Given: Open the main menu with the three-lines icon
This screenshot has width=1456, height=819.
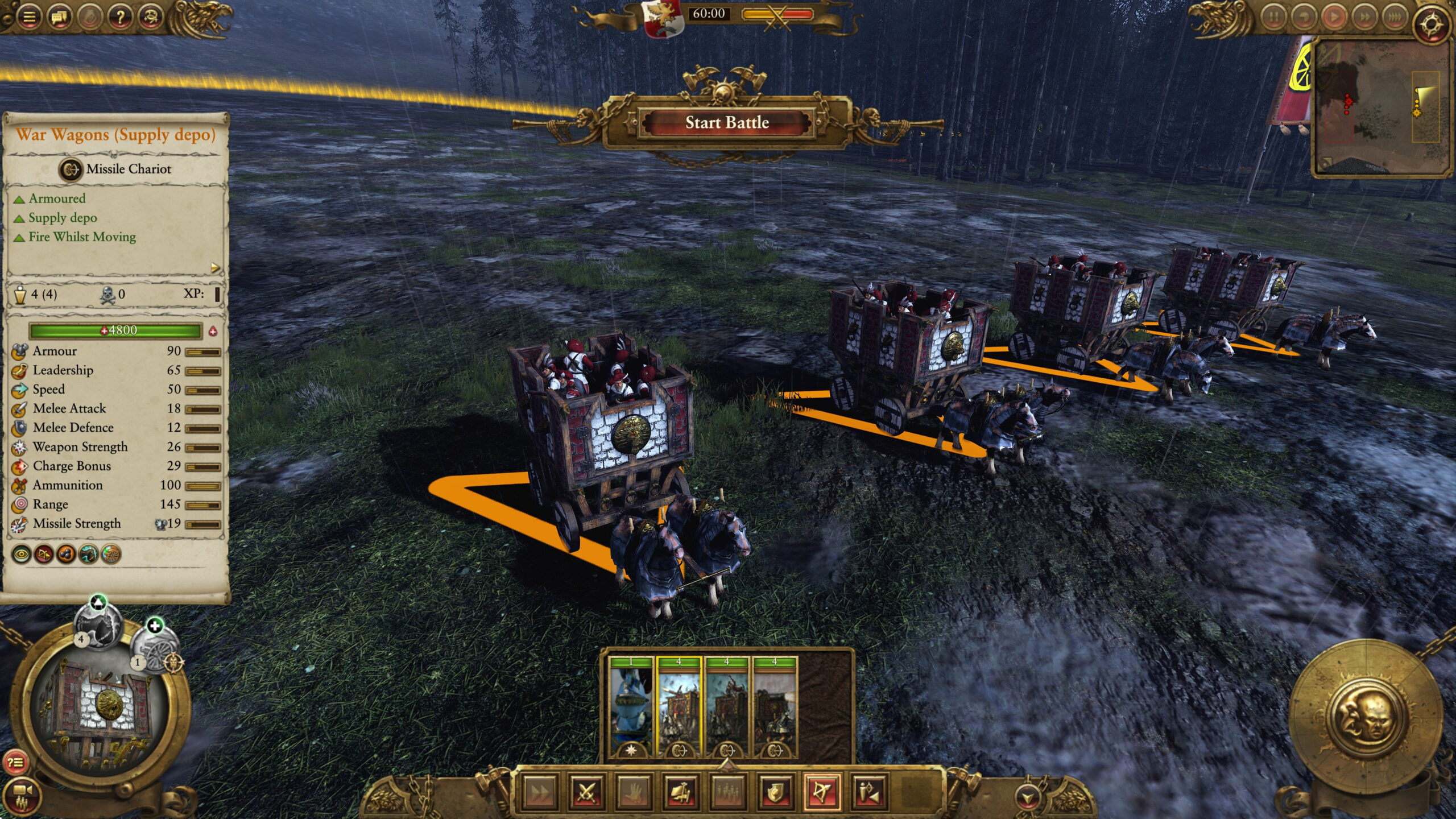Looking at the screenshot, I should tap(29, 17).
